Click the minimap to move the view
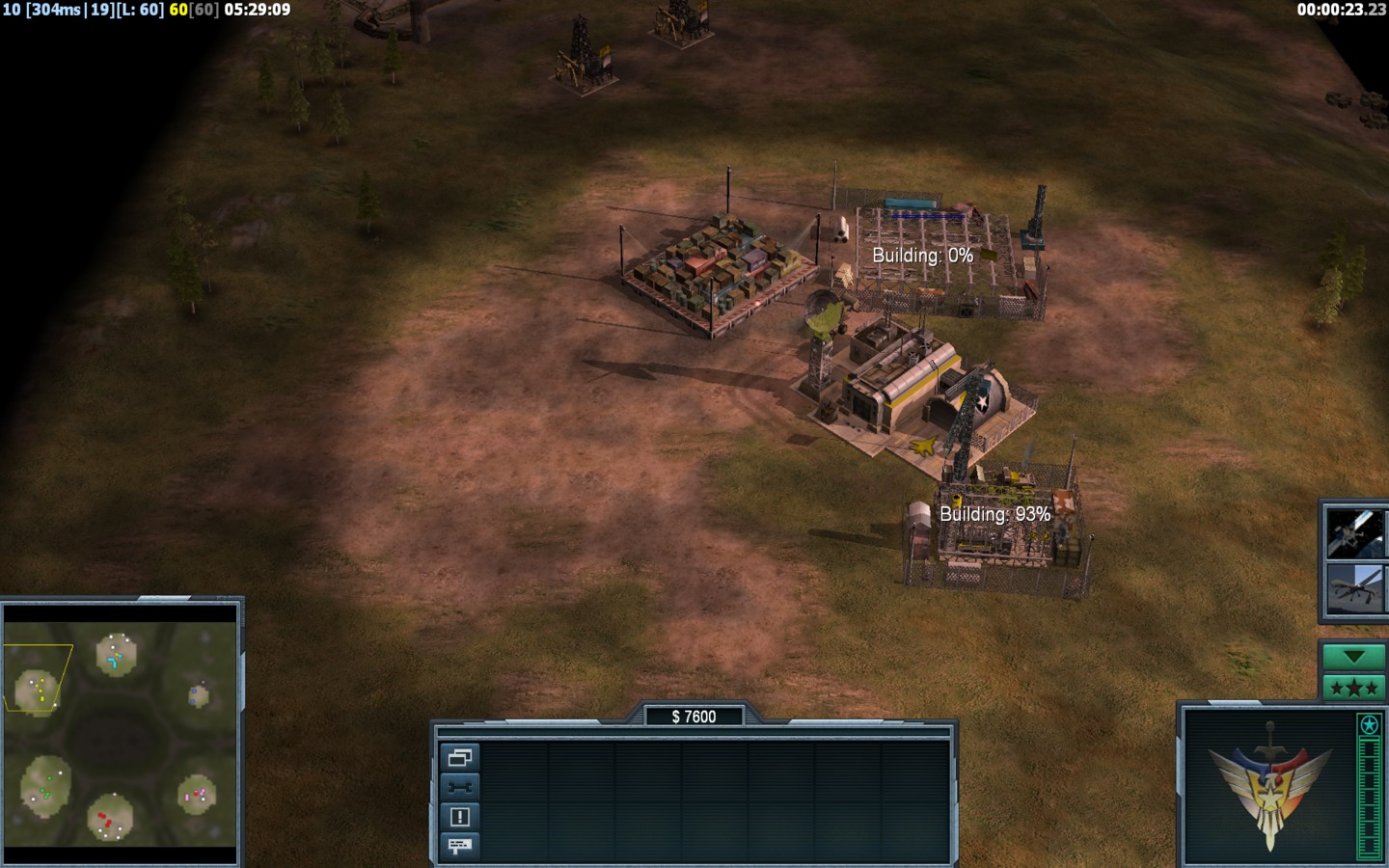This screenshot has width=1389, height=868. [121, 735]
